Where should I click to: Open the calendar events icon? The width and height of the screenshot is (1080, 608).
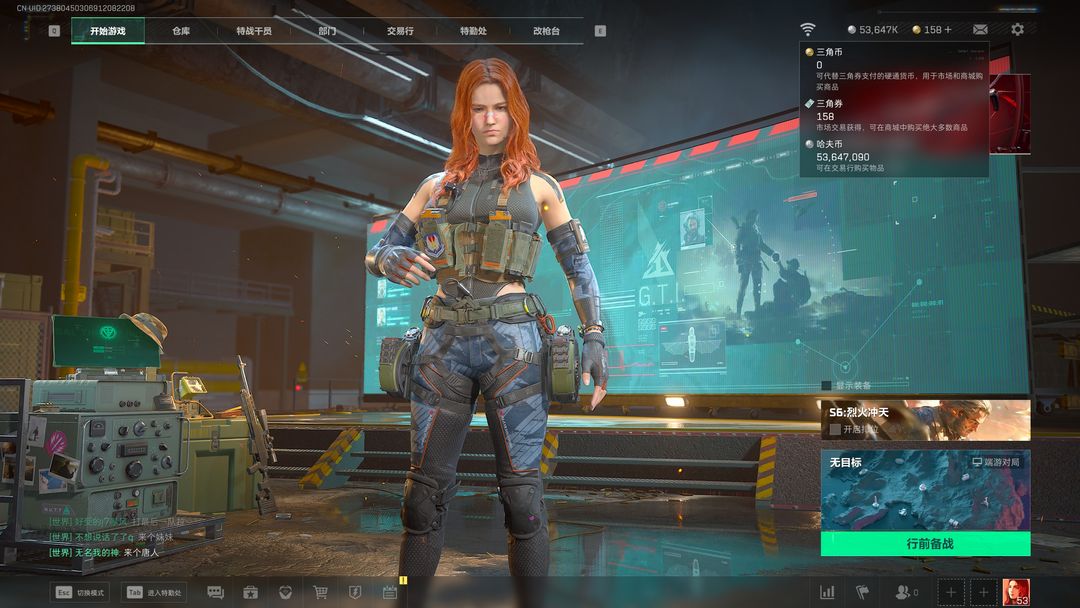[390, 592]
